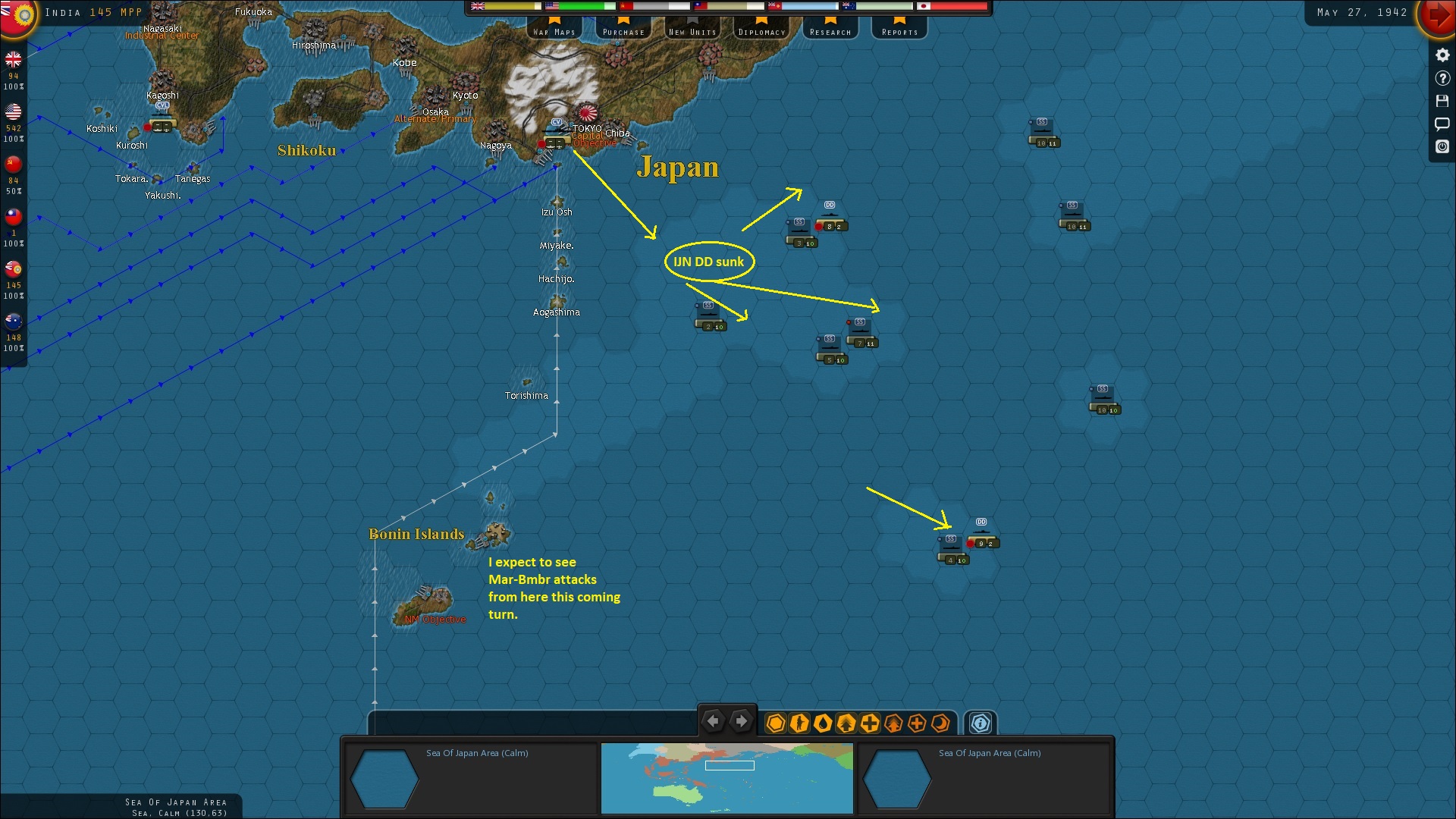Click the red end turn arrow
Image resolution: width=1456 pixels, height=819 pixels.
[1439, 17]
